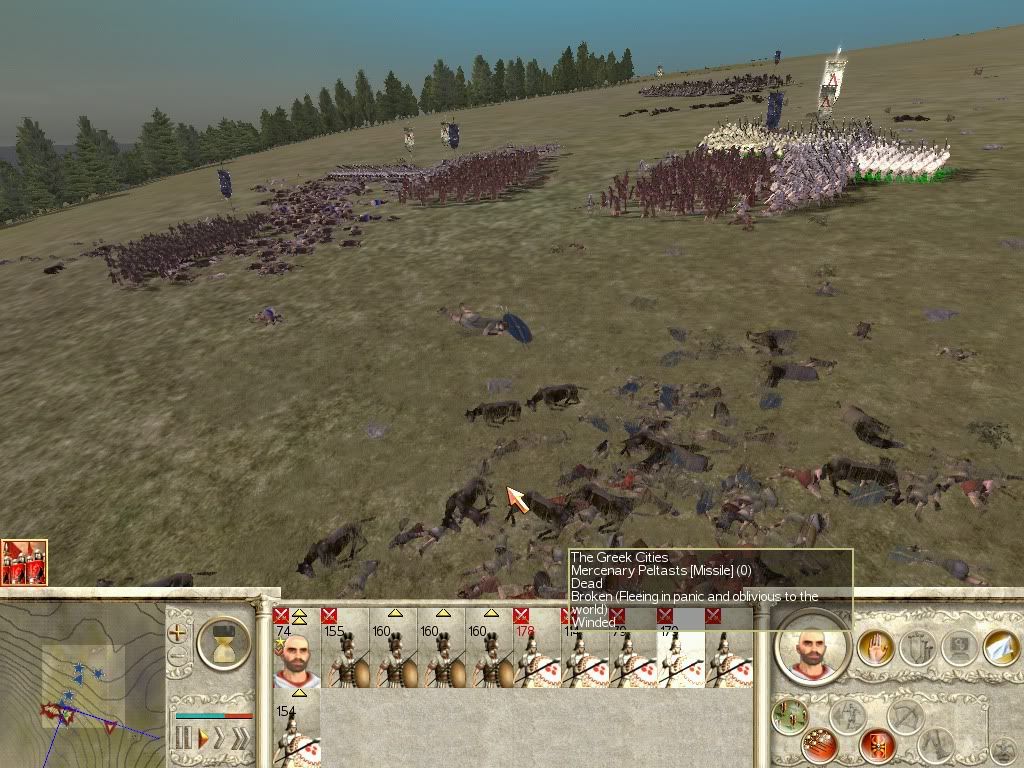The height and width of the screenshot is (768, 1024).
Task: Click the large general portrait
Action: pos(813,647)
